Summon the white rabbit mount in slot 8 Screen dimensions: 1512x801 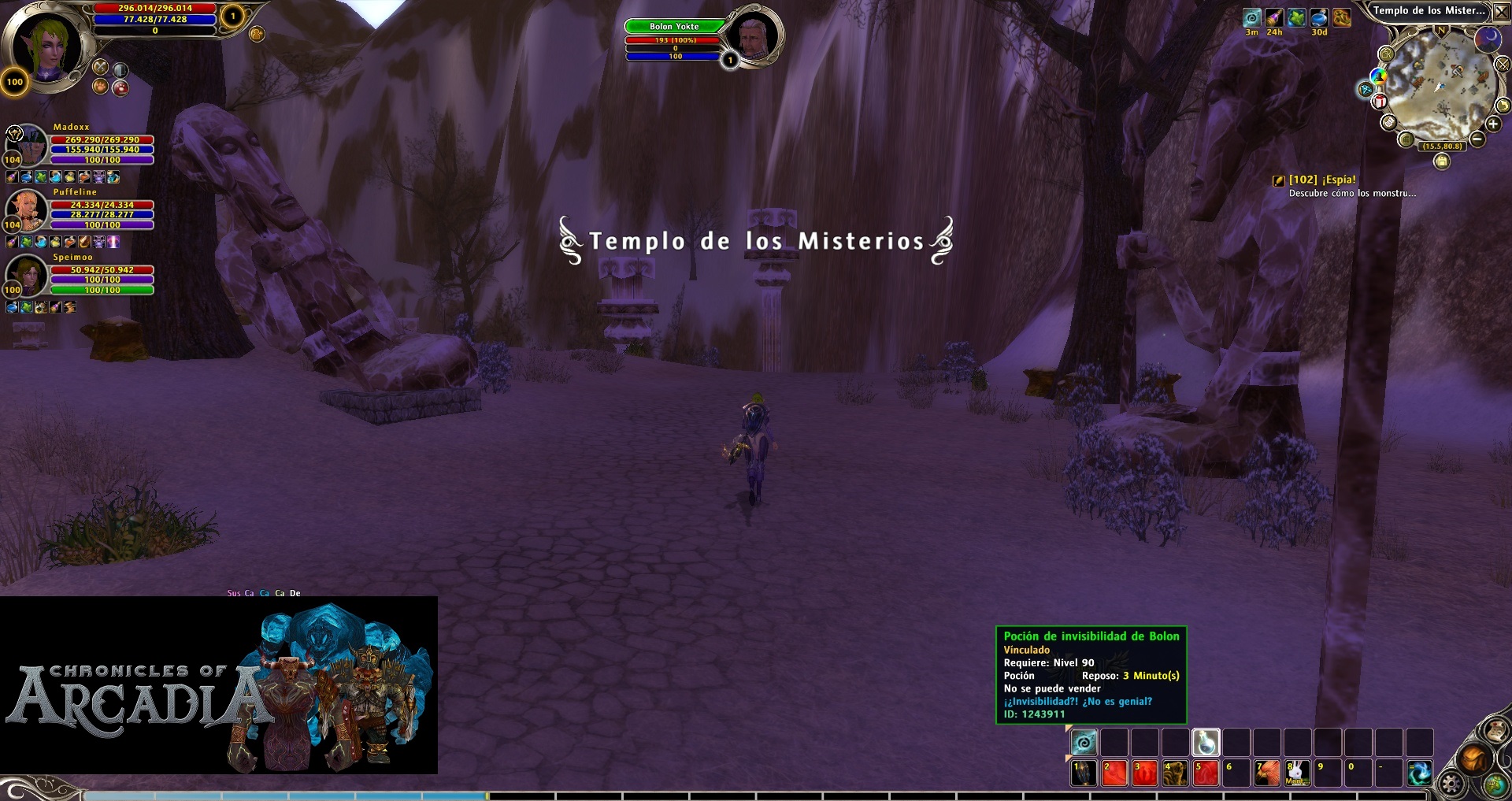pyautogui.click(x=1297, y=773)
